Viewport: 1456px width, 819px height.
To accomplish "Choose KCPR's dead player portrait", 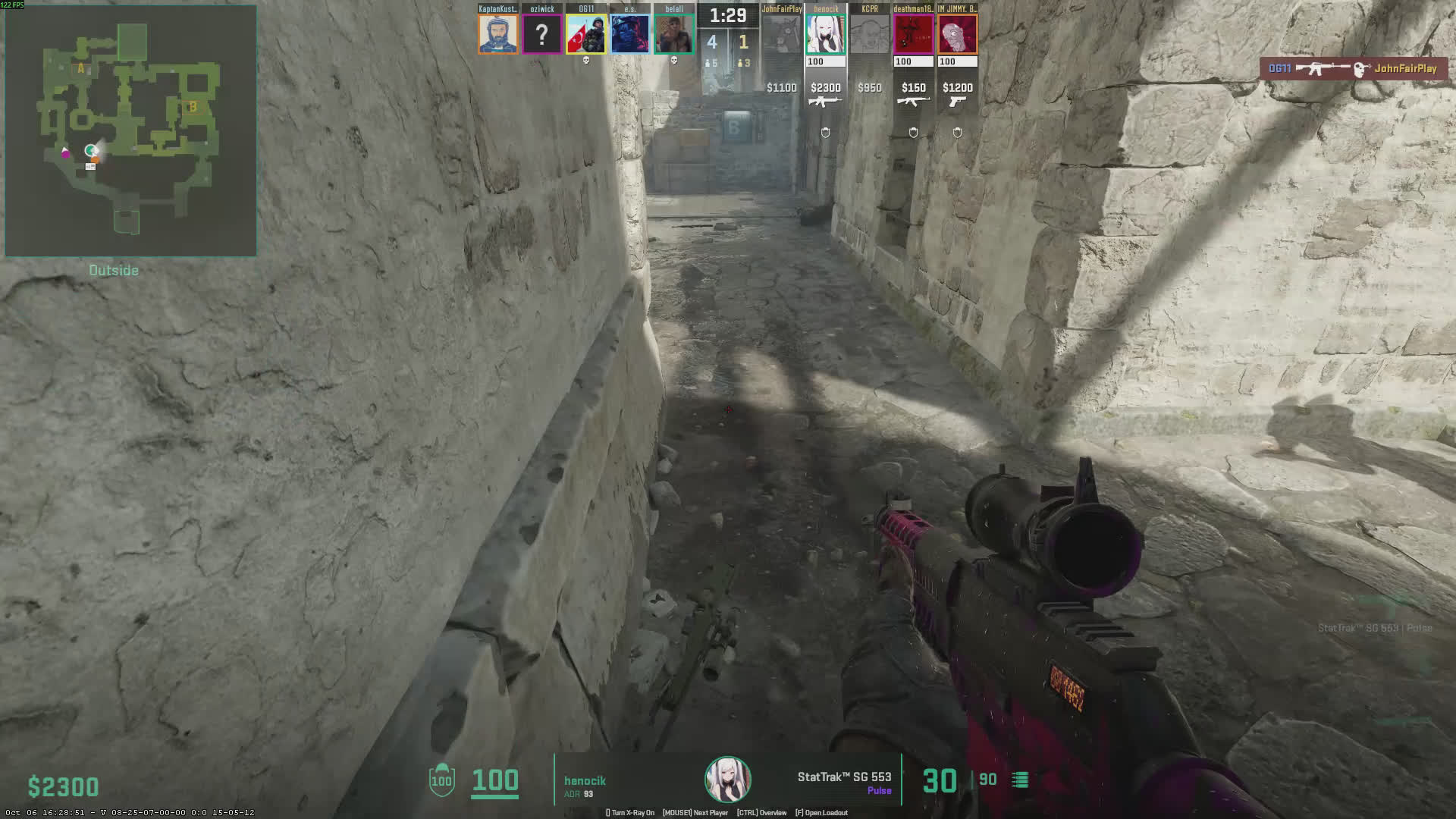I will point(870,34).
